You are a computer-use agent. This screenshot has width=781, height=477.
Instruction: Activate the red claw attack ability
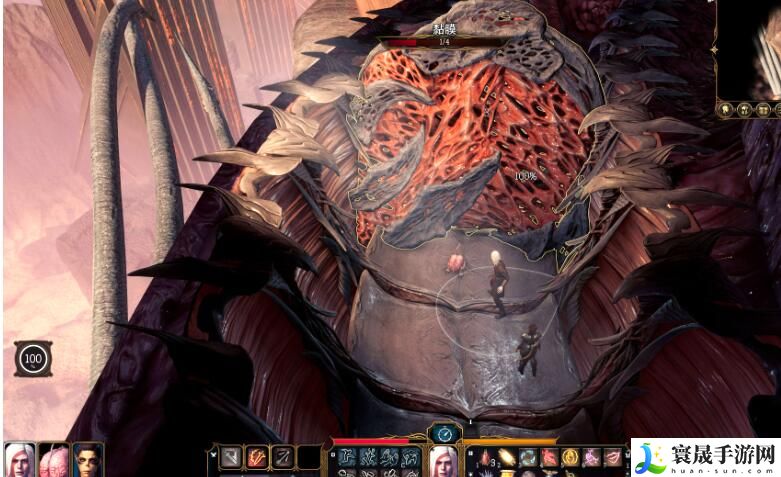coord(257,457)
